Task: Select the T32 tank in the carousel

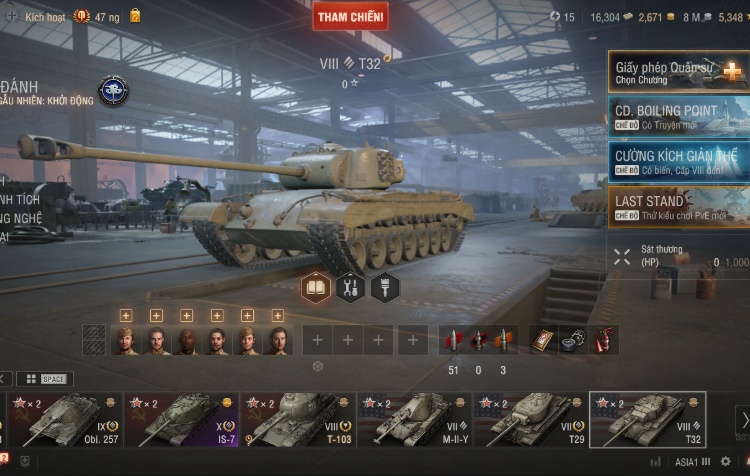Action: 647,419
